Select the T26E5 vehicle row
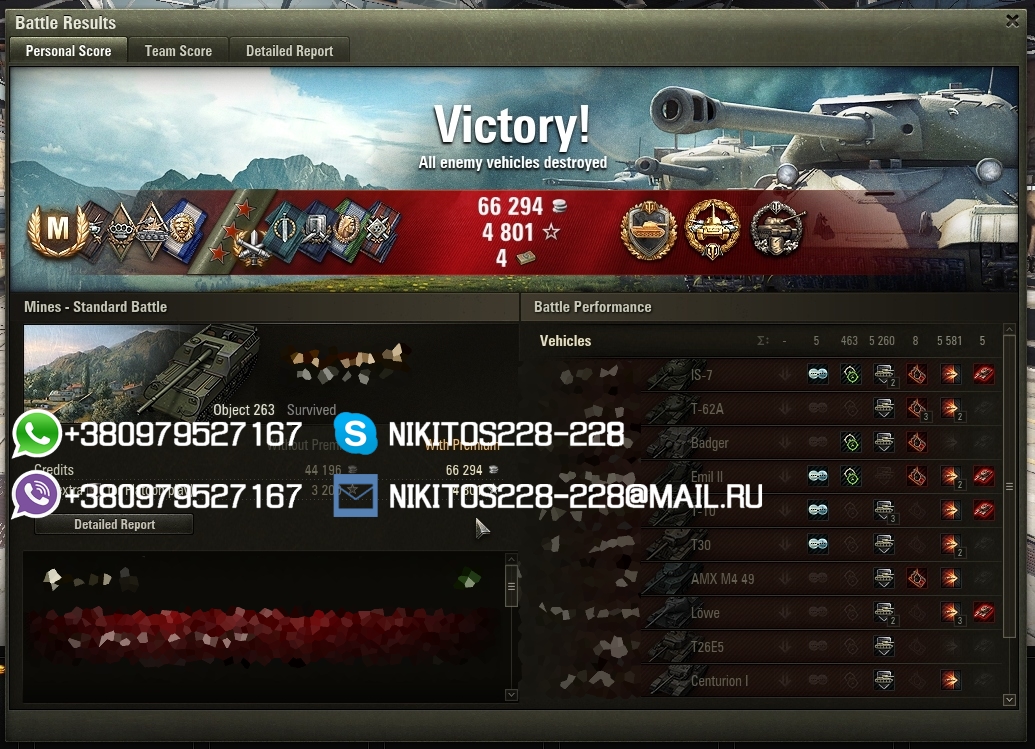This screenshot has height=749, width=1035. pos(707,647)
